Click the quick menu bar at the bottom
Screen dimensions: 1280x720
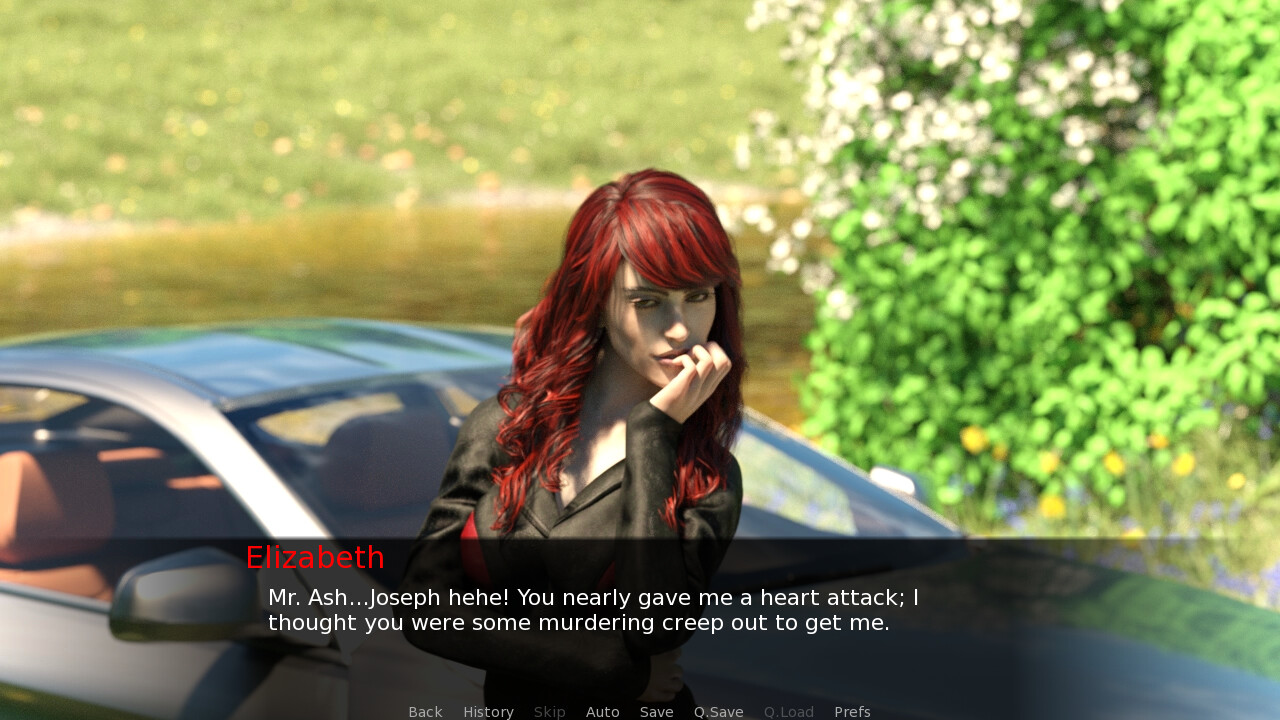point(640,711)
